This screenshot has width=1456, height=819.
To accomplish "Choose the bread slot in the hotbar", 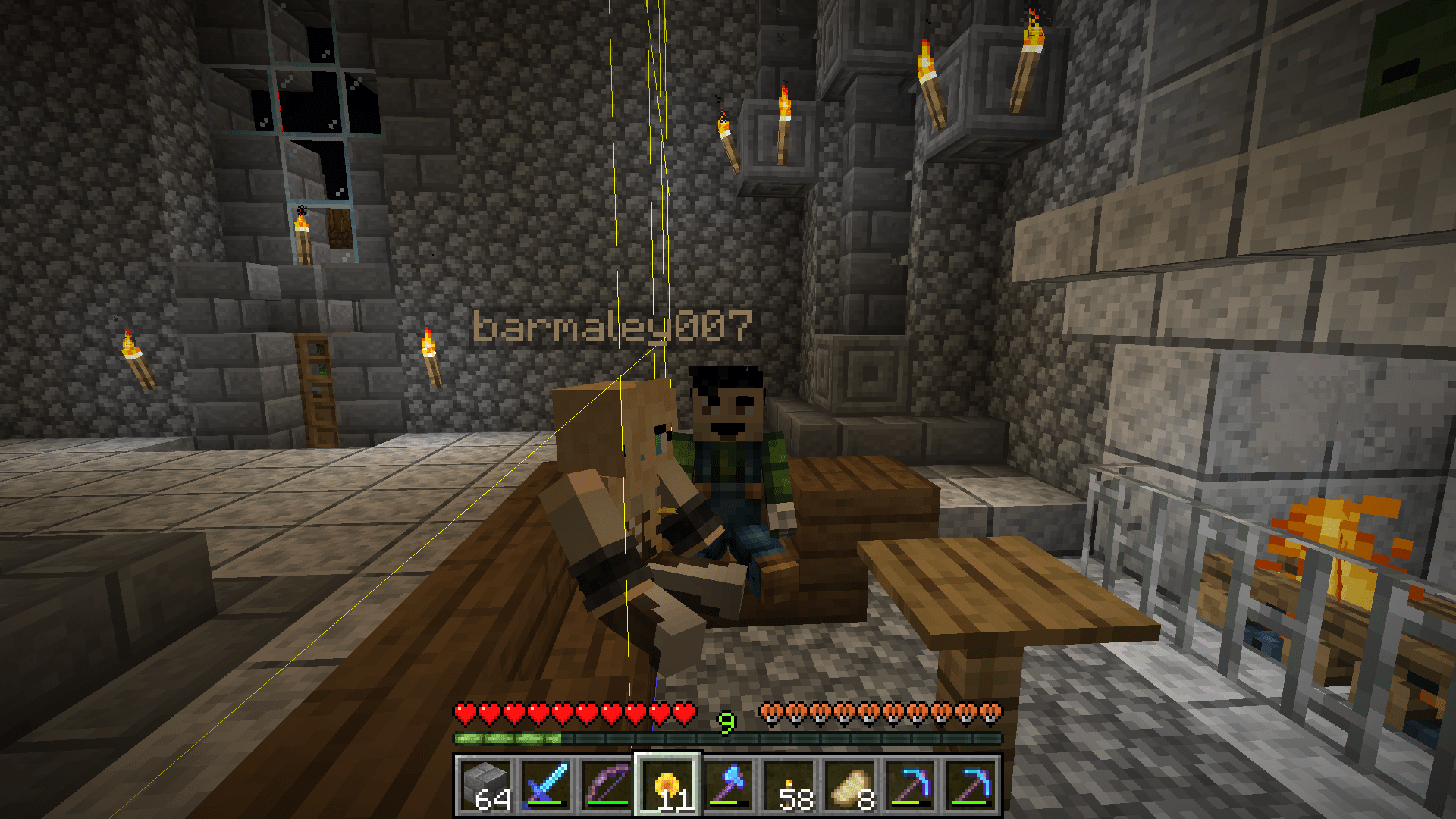I will [x=849, y=785].
